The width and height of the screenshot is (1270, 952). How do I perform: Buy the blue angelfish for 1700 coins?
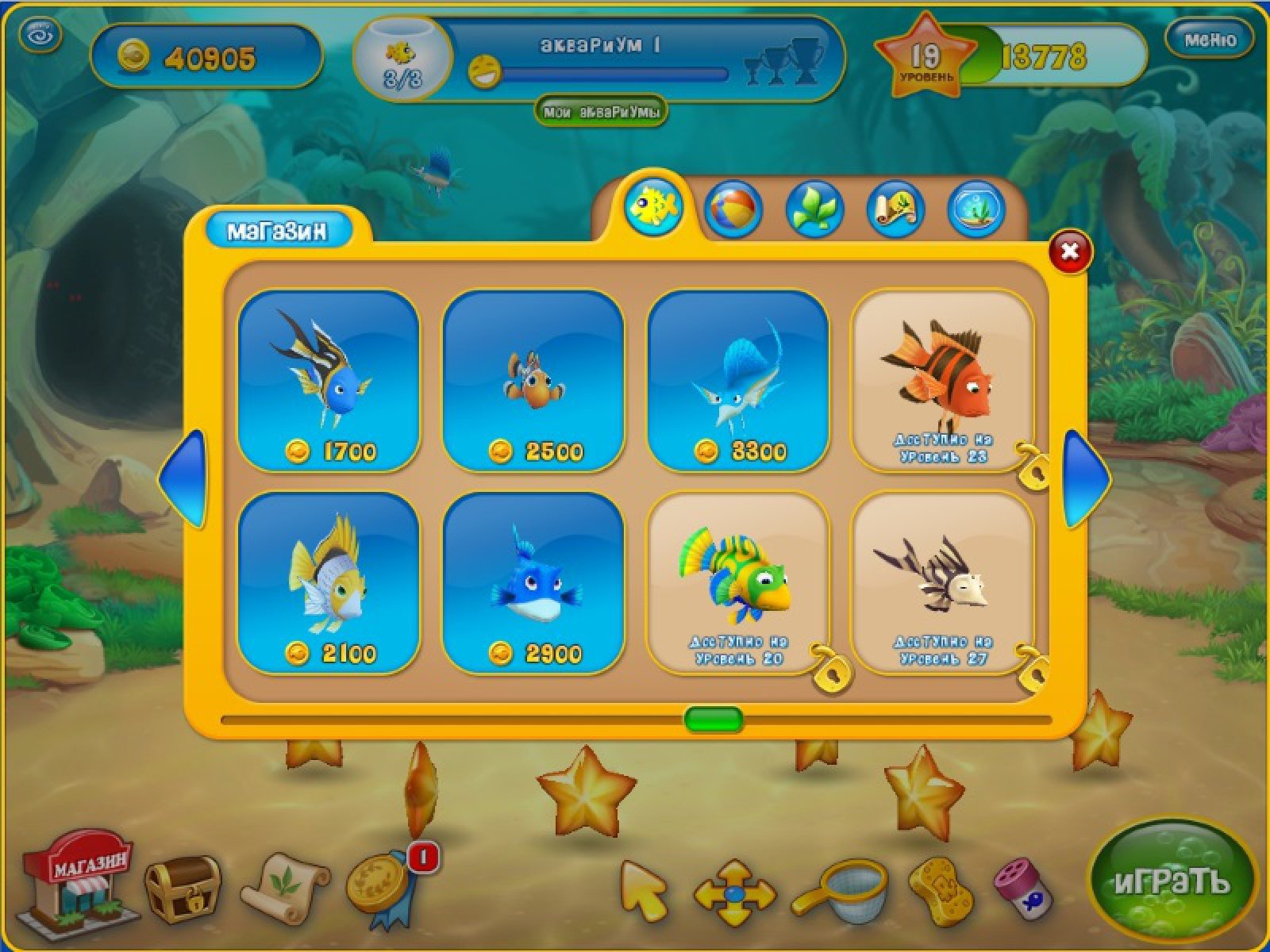(329, 381)
